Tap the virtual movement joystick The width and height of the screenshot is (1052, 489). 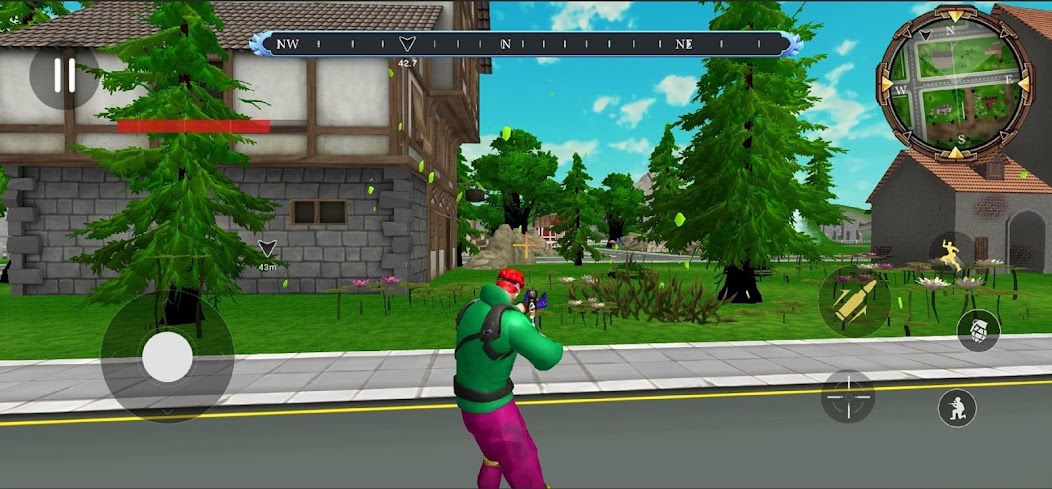pyautogui.click(x=167, y=355)
